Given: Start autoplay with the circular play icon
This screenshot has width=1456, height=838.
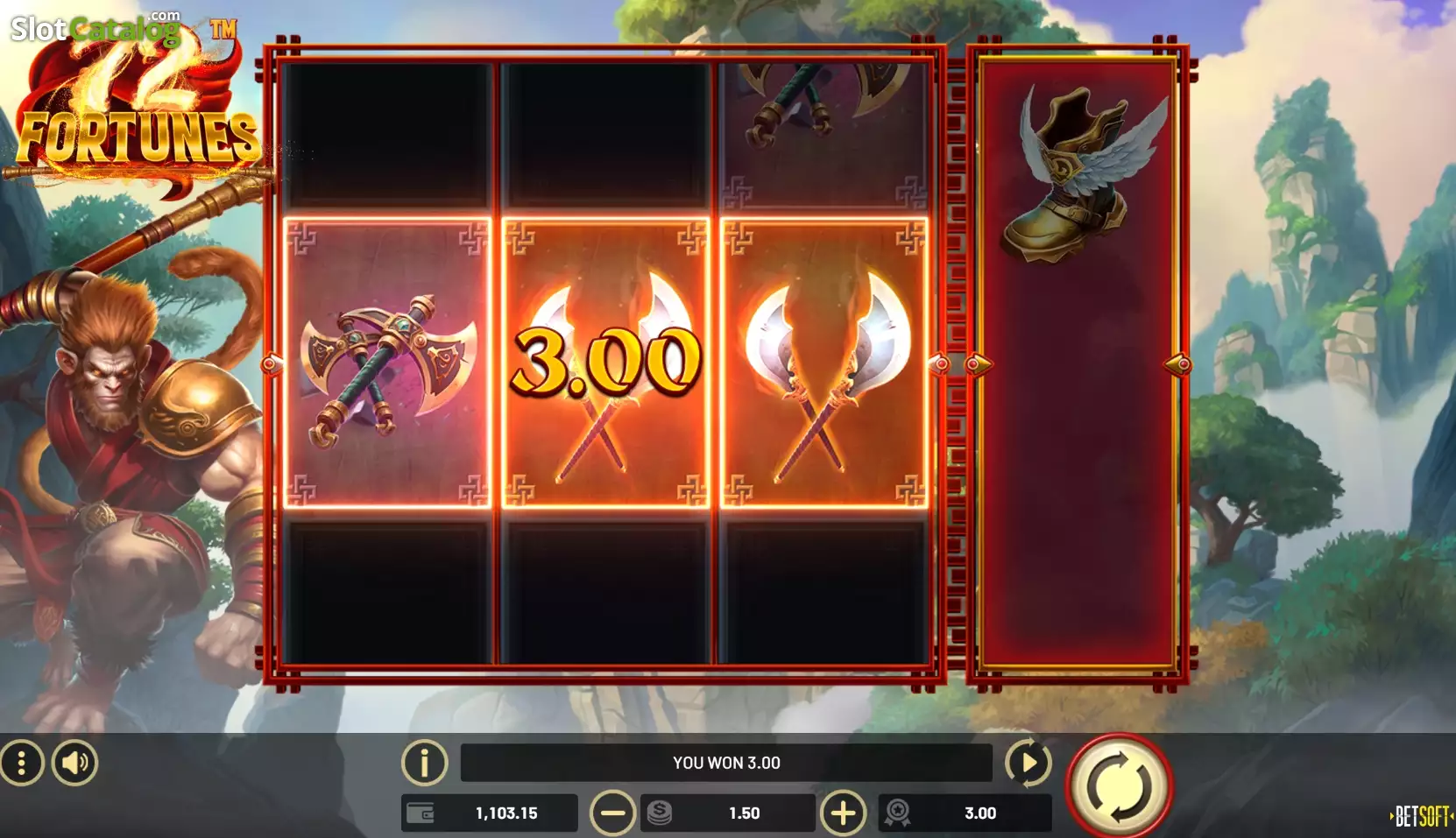Looking at the screenshot, I should pos(1029,763).
